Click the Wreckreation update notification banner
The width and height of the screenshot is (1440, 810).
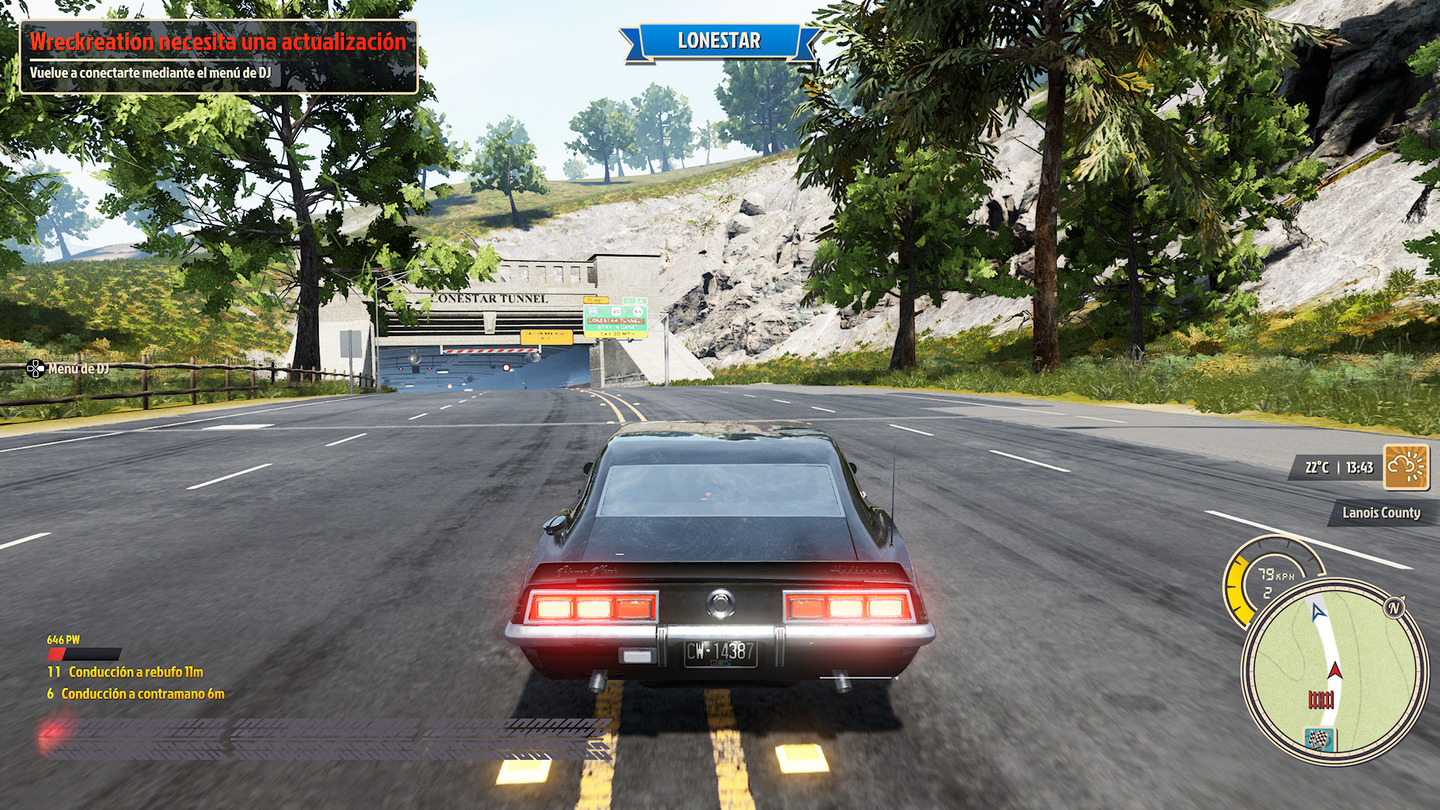pos(218,56)
